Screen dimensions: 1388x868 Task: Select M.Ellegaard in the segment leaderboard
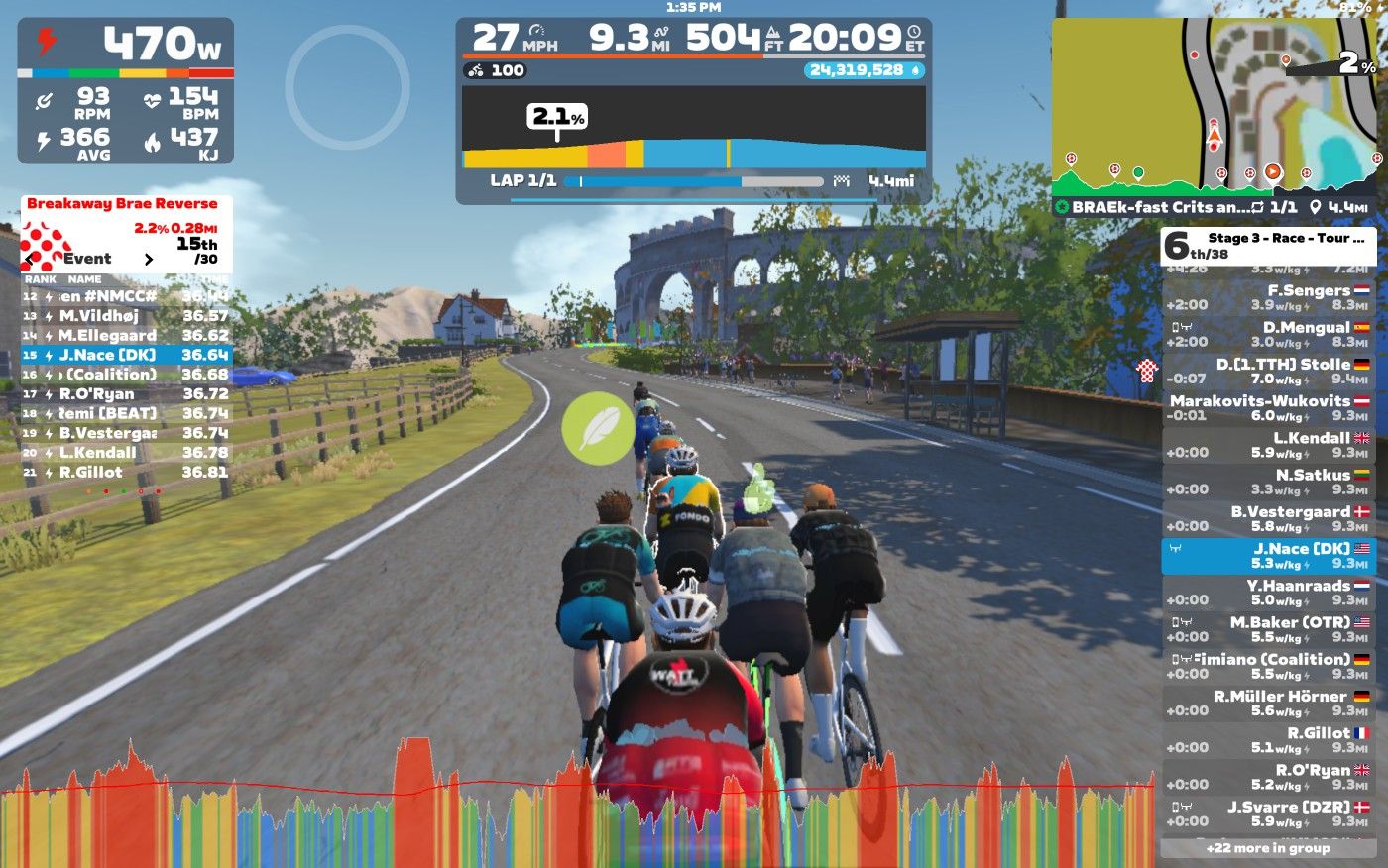tap(127, 336)
